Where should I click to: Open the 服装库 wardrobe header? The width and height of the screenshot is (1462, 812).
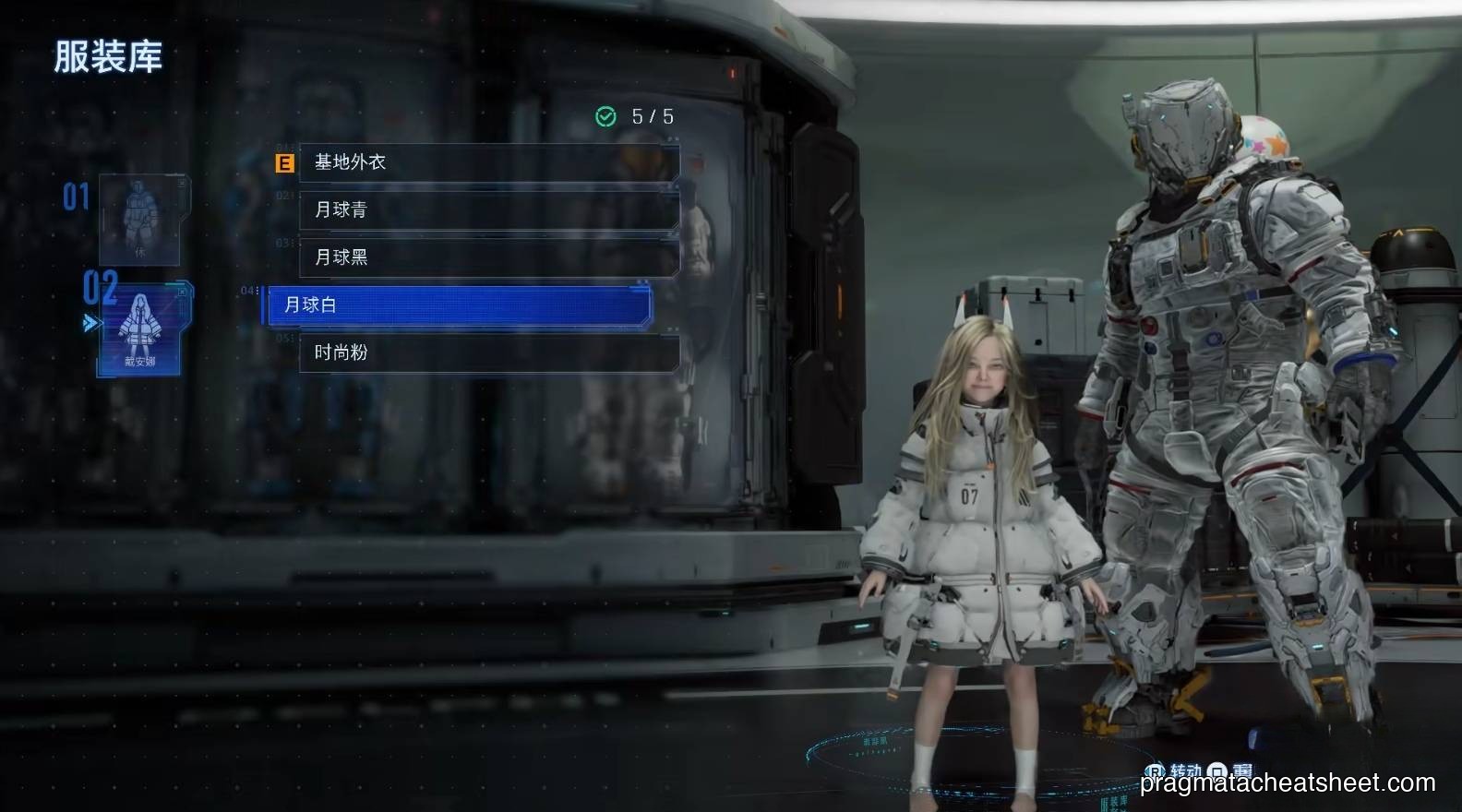click(x=106, y=58)
